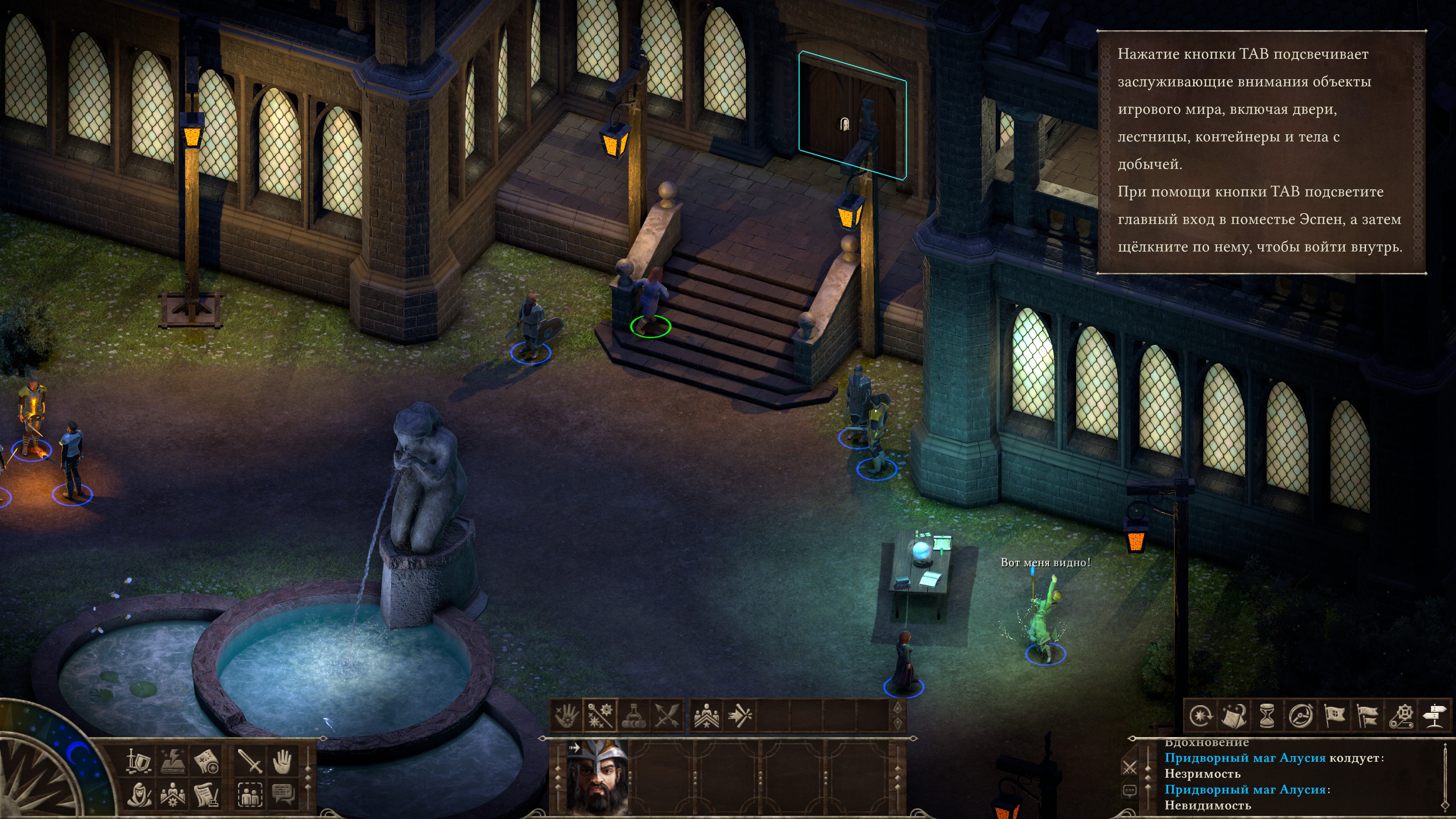Activate the open hand hold button
This screenshot has height=819, width=1456.
click(282, 761)
